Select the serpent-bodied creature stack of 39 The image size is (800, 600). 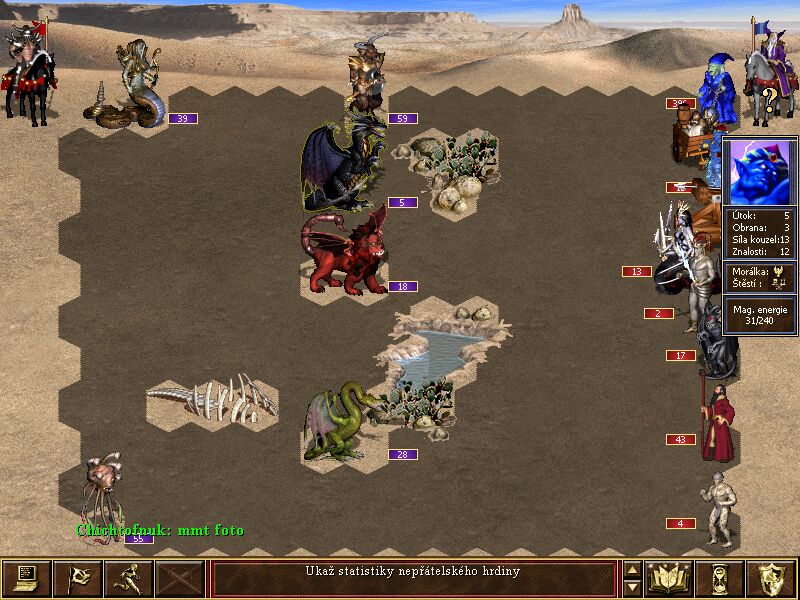point(132,86)
